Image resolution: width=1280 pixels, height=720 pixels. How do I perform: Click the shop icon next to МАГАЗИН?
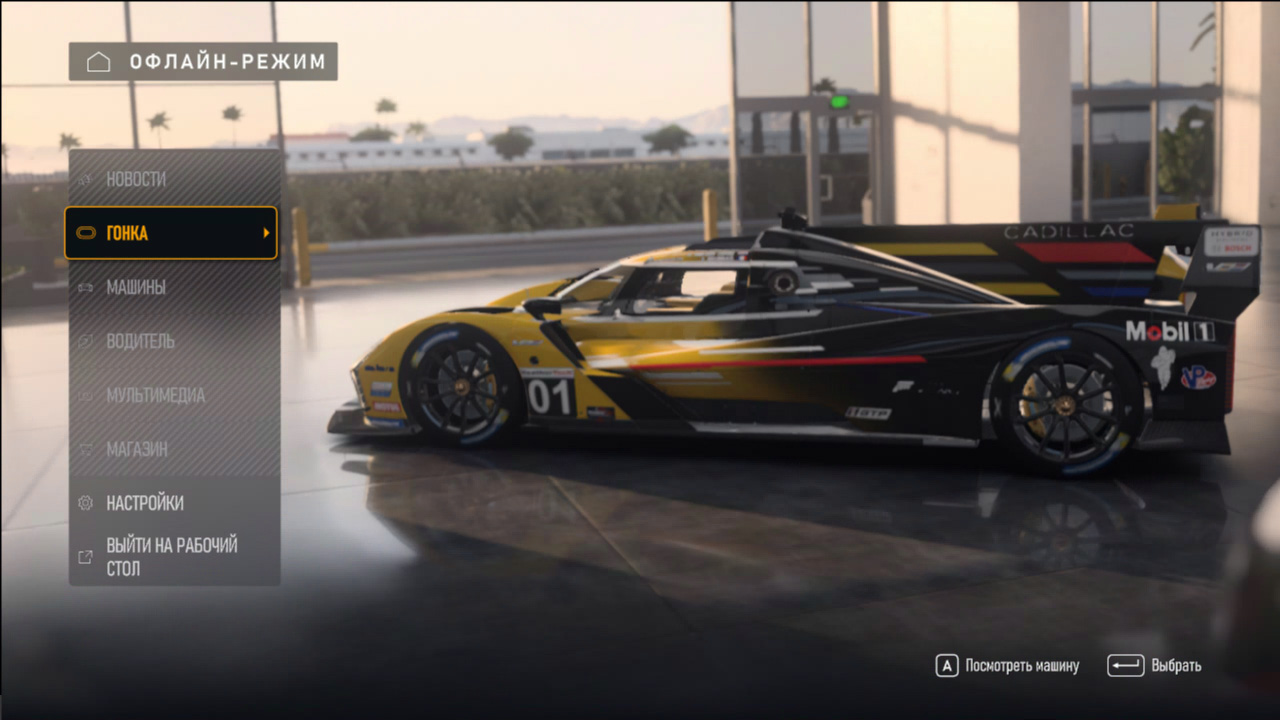87,449
